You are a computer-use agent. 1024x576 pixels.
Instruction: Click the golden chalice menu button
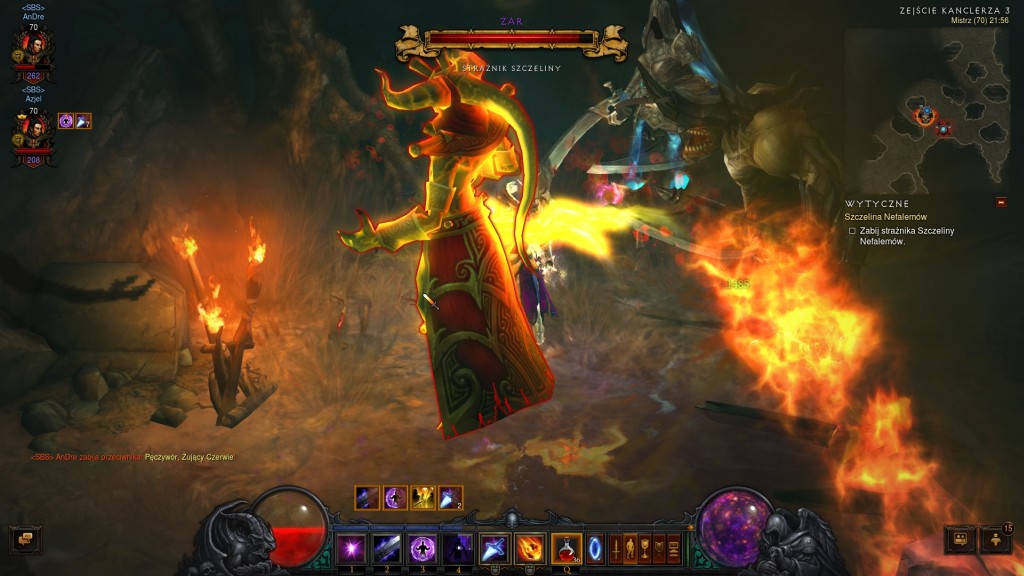(645, 549)
